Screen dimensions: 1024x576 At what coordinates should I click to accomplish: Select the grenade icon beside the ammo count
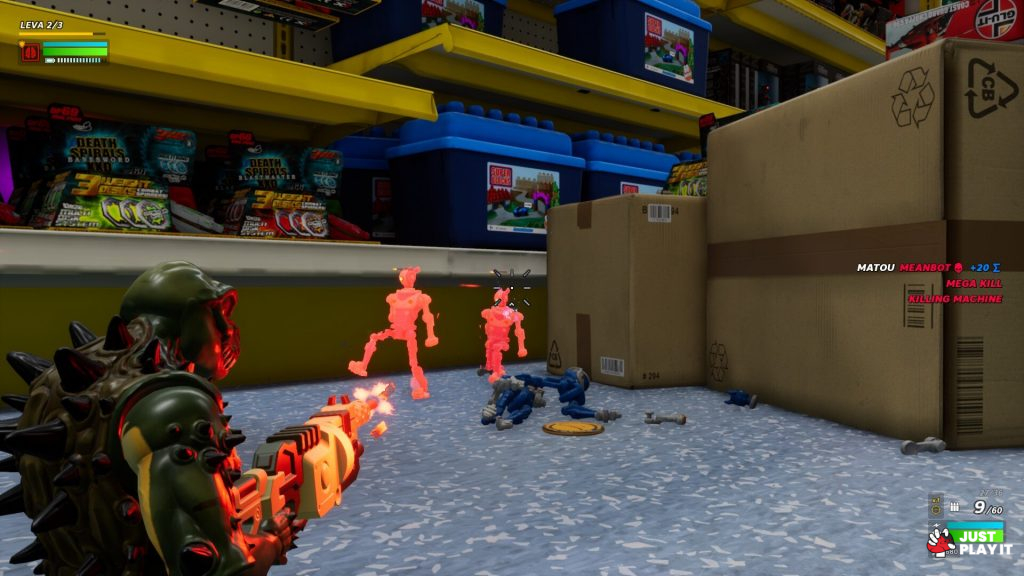936,508
